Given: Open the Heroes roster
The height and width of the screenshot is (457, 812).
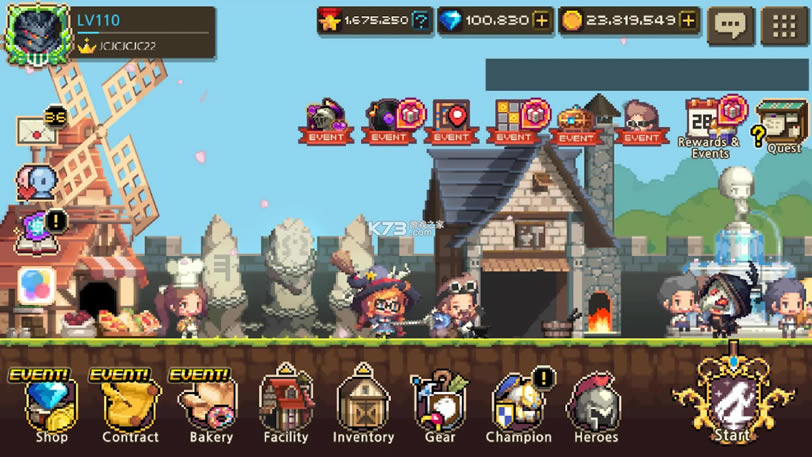Looking at the screenshot, I should 595,405.
